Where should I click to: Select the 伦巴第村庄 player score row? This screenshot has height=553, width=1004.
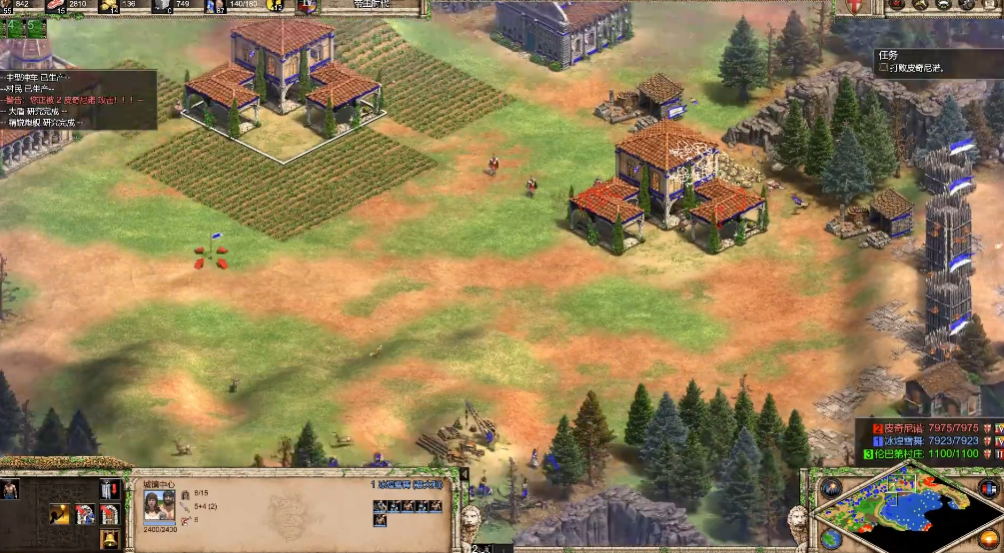click(924, 454)
